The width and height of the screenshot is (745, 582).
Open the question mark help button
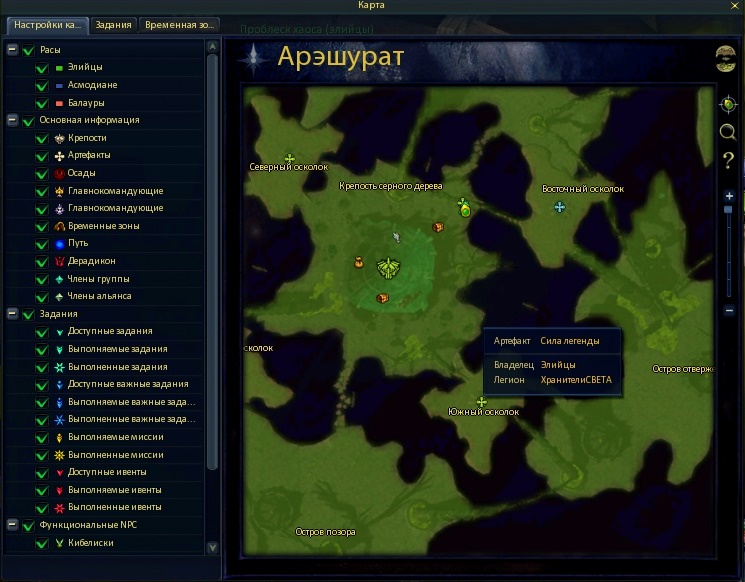(x=728, y=159)
